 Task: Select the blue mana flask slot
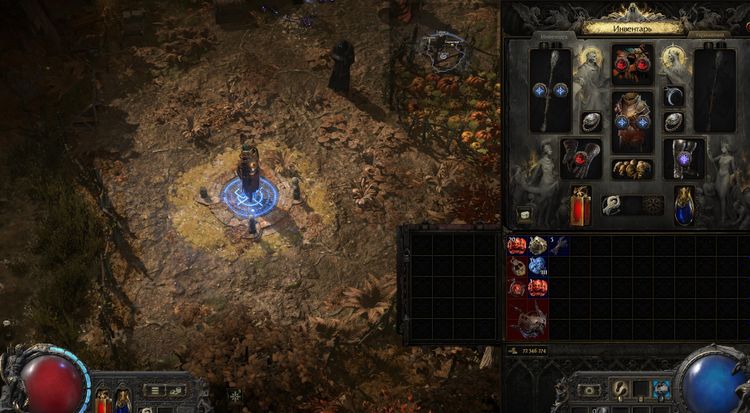point(684,204)
